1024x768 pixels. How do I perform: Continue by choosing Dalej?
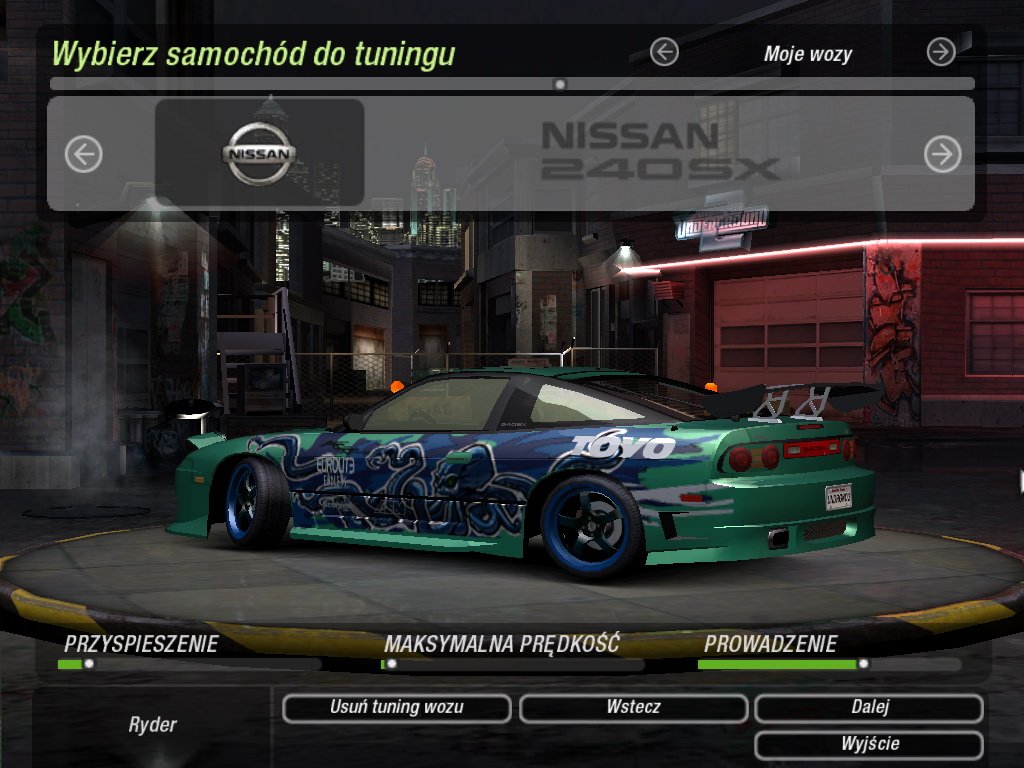(869, 708)
